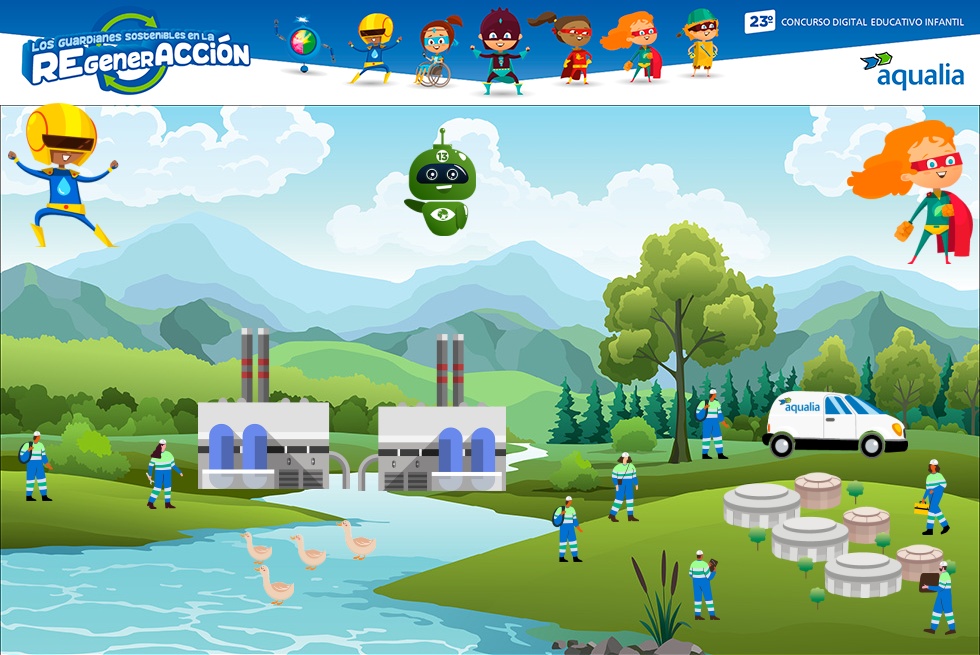
Task: Open the aqualia logo link in header
Action: click(912, 69)
